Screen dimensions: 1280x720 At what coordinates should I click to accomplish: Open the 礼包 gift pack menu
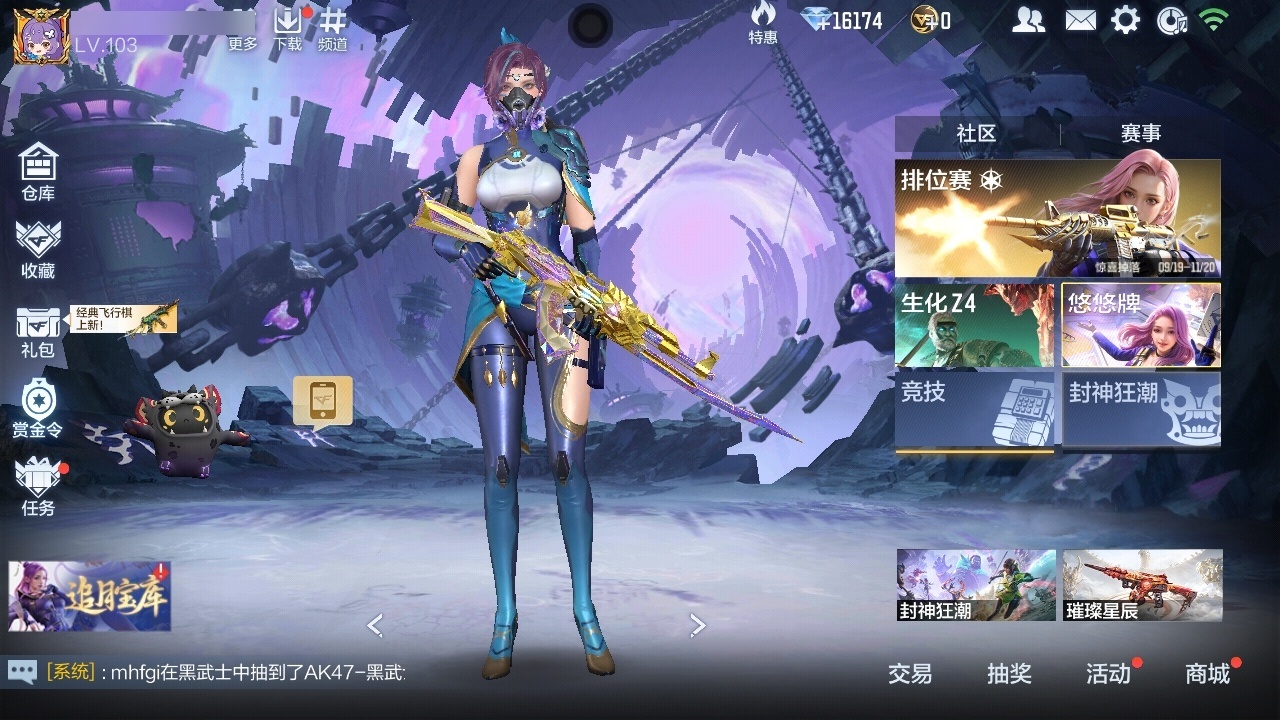click(x=38, y=331)
